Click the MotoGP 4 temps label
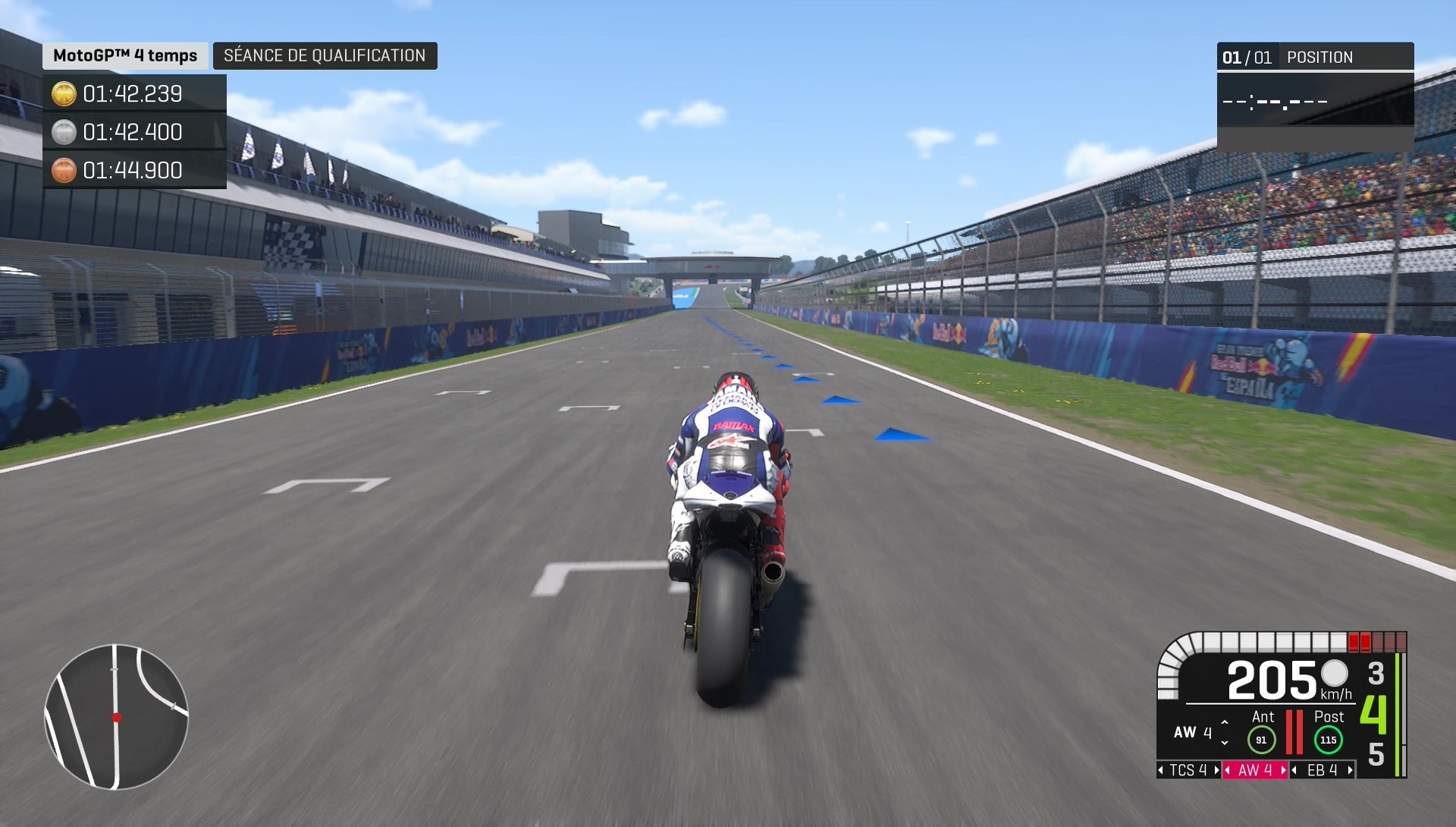Image resolution: width=1456 pixels, height=827 pixels. (126, 55)
